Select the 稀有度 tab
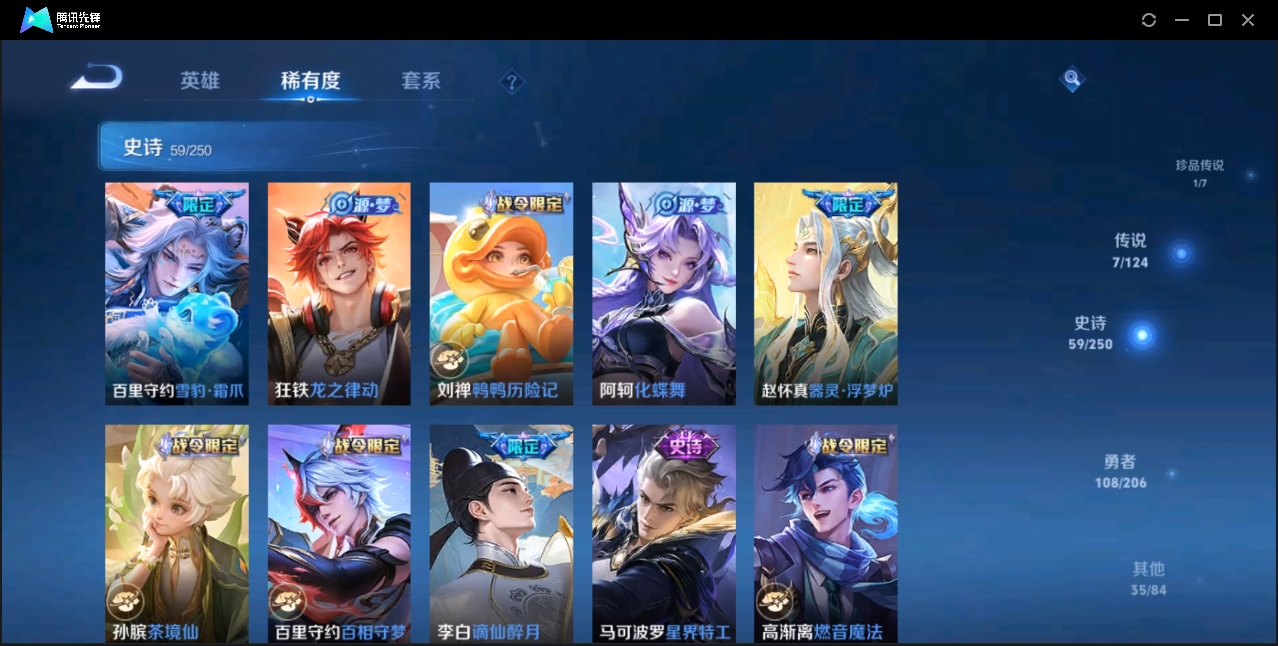 pos(310,81)
